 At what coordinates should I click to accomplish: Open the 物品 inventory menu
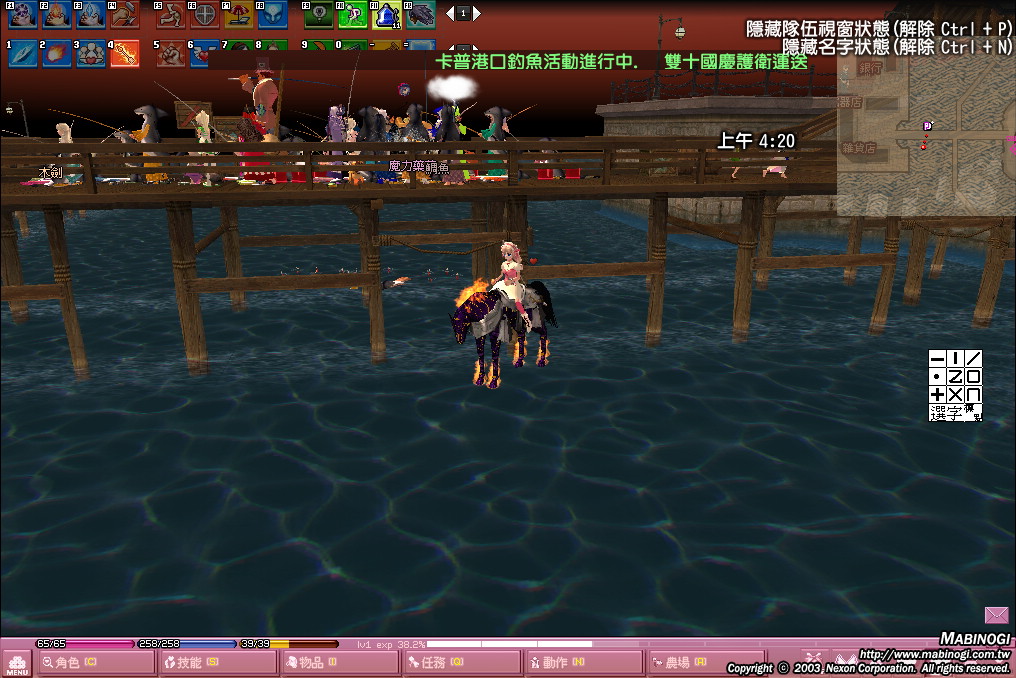[x=322, y=663]
